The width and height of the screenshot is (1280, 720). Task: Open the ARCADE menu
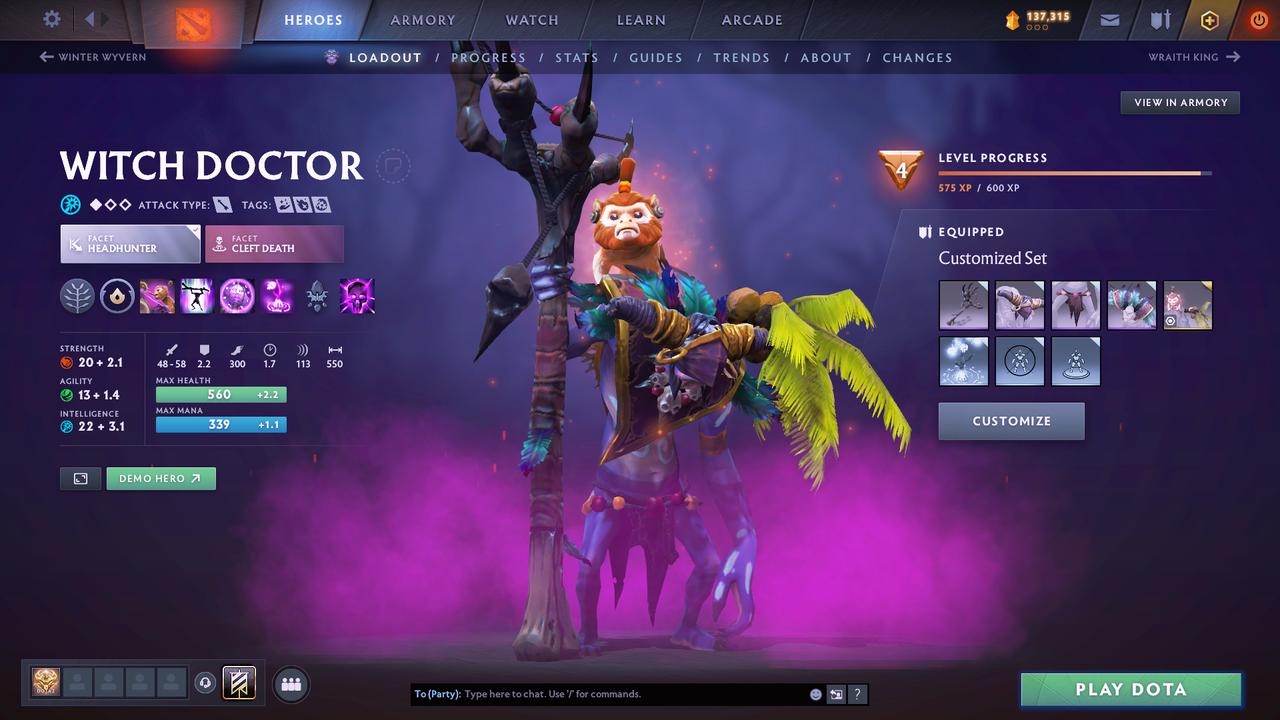point(751,19)
